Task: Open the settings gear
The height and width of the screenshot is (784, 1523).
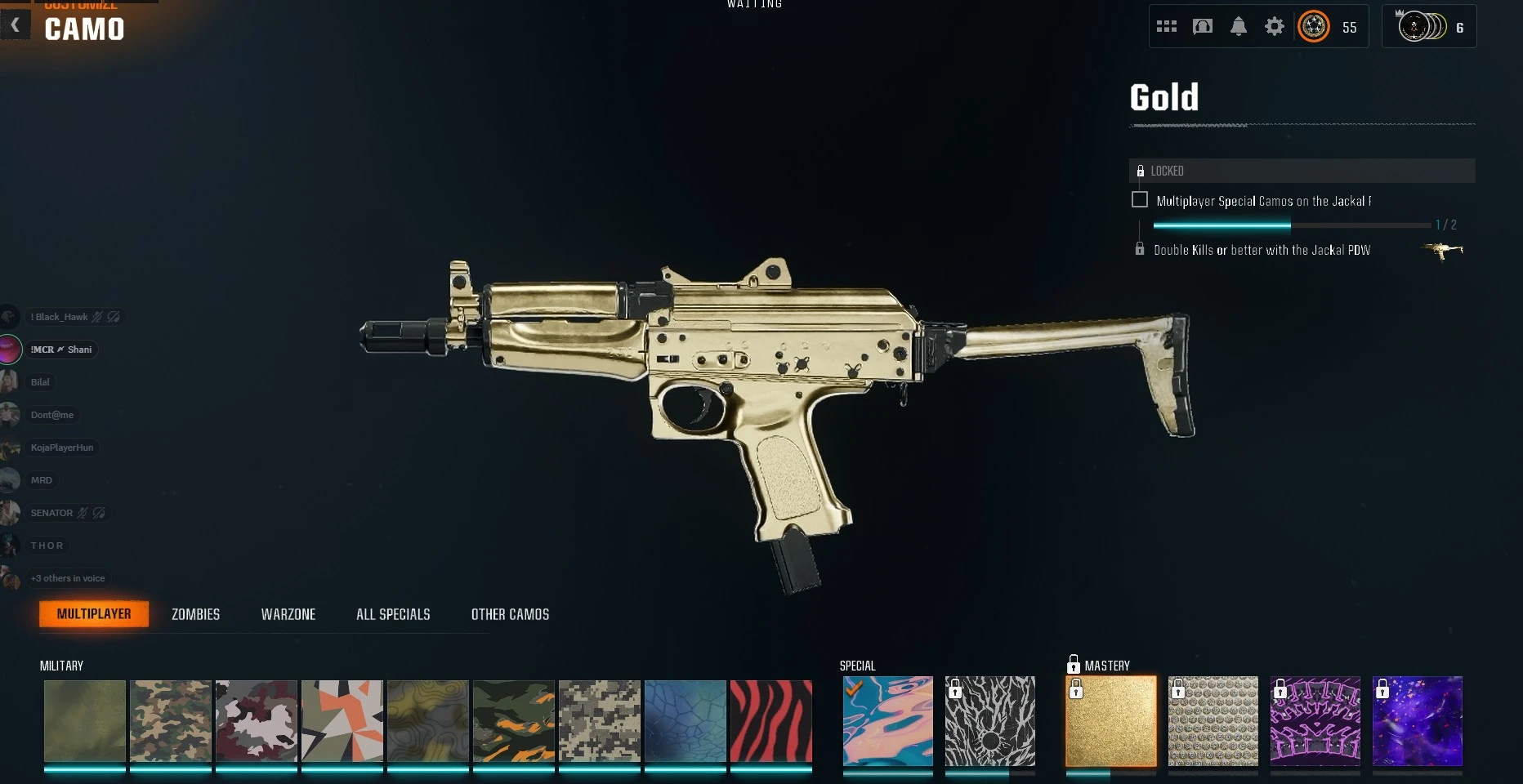Action: tap(1273, 25)
